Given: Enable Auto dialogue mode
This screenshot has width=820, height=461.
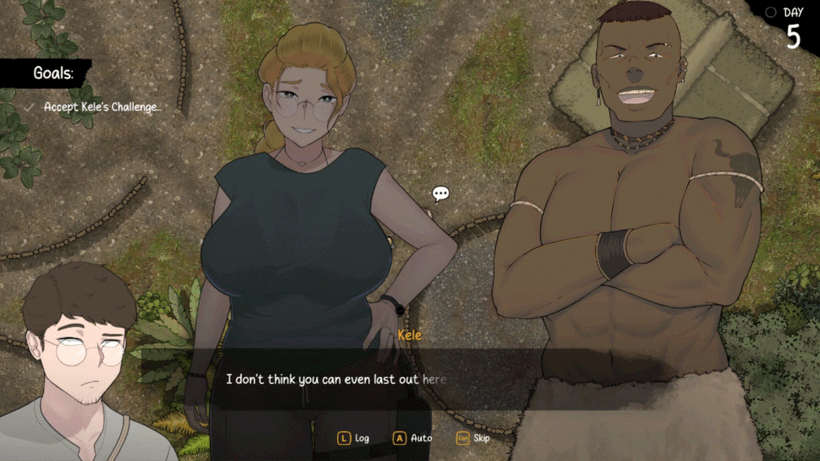Looking at the screenshot, I should [x=412, y=438].
